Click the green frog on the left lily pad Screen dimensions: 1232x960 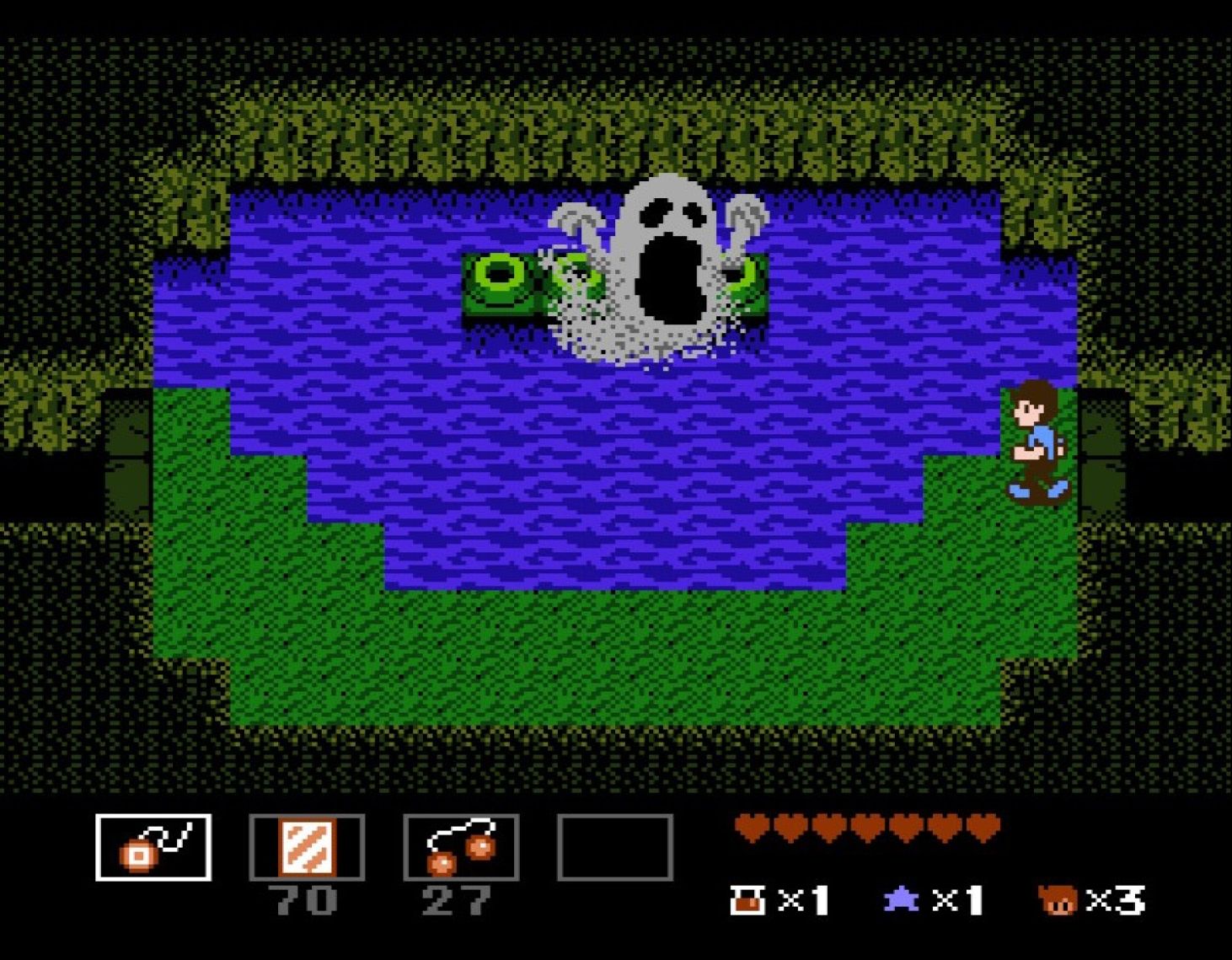point(497,282)
